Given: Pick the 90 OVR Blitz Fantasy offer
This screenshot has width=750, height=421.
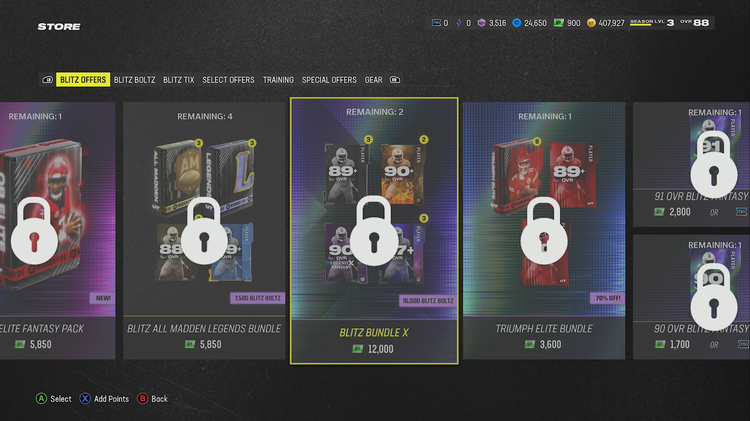Looking at the screenshot, I should [x=692, y=292].
